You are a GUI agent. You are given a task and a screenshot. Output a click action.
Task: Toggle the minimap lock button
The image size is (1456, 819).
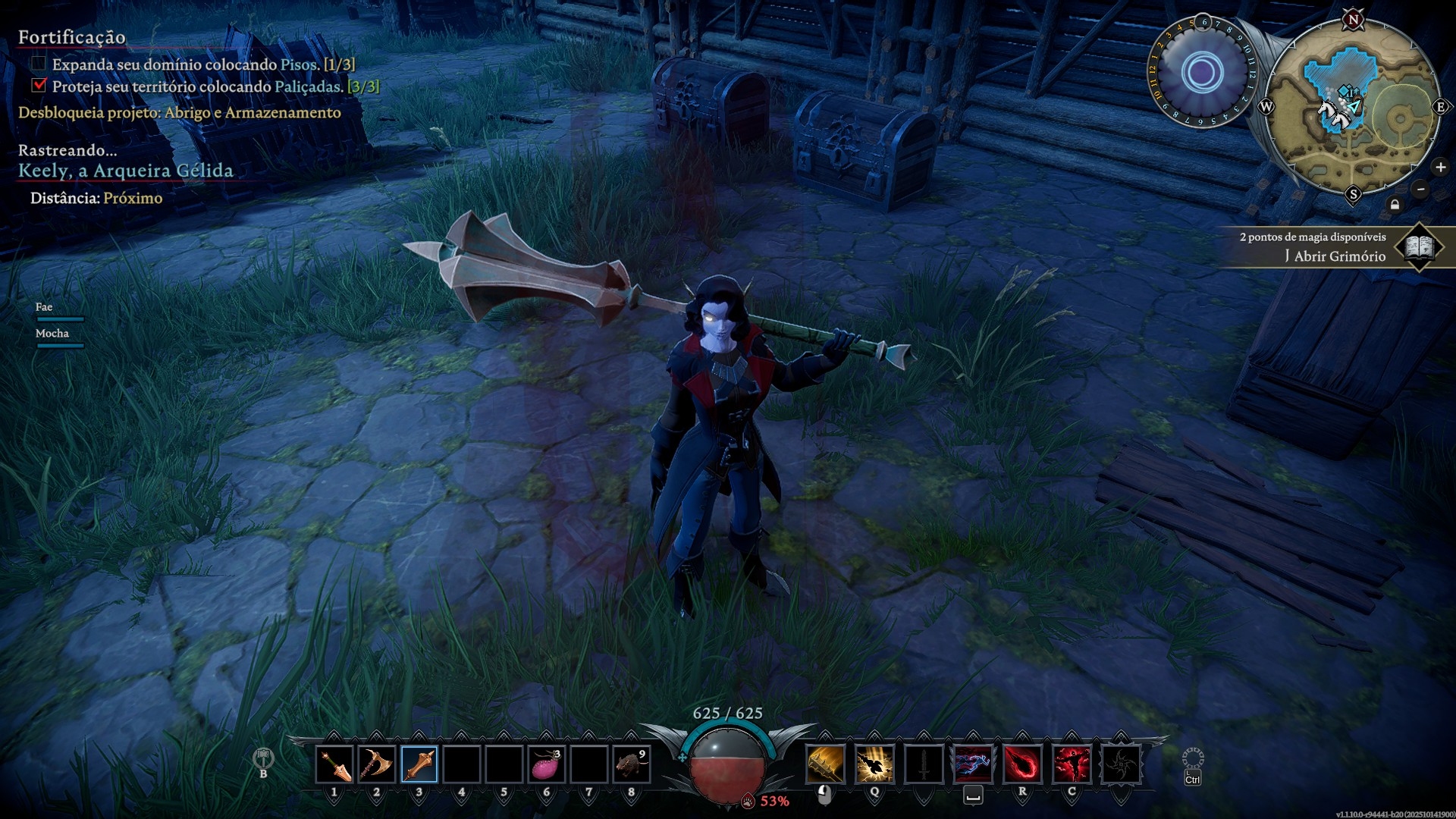(x=1395, y=205)
